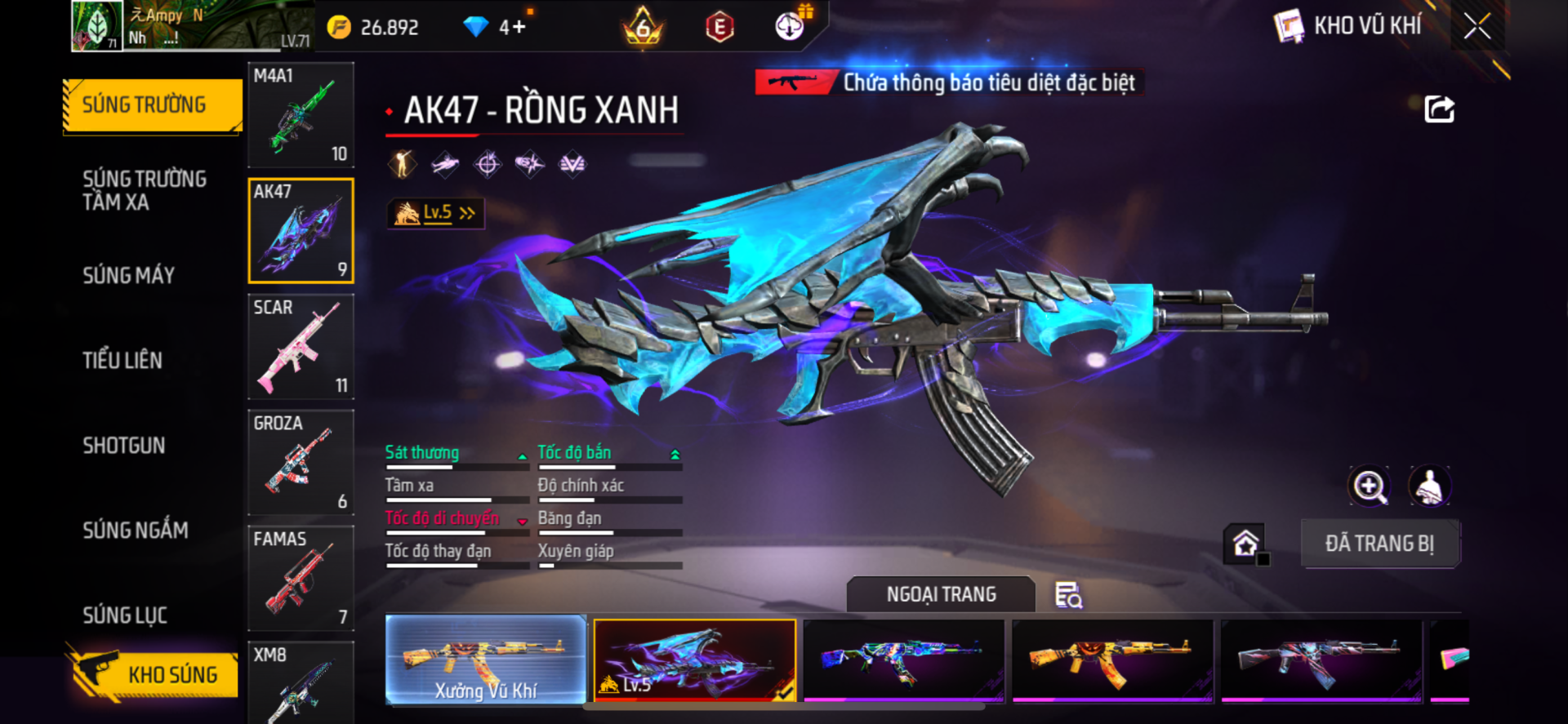This screenshot has height=724, width=1568.
Task: Select the M4A1 weapon tile
Action: point(301,115)
